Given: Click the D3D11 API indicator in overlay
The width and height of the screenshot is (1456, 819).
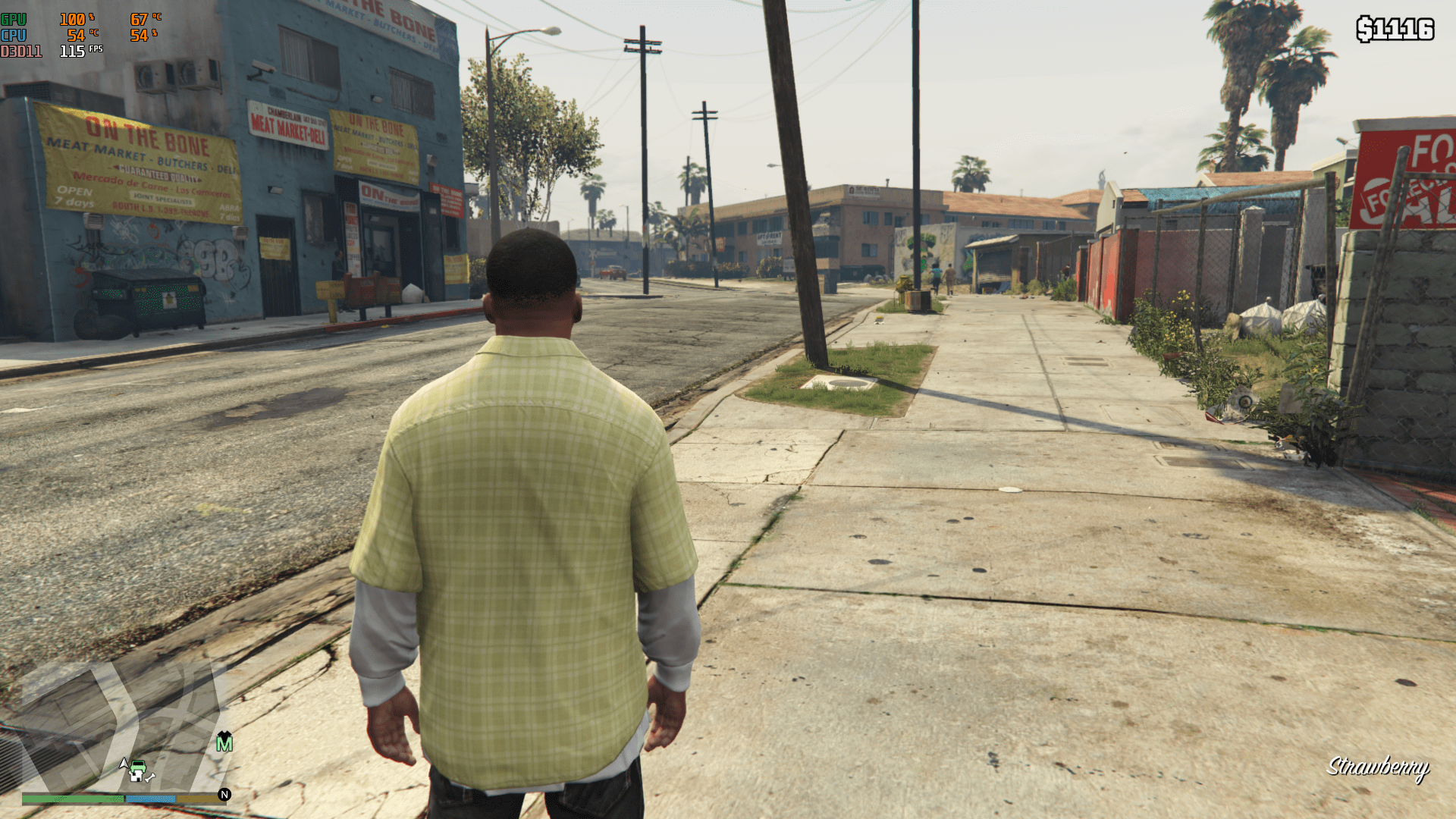Looking at the screenshot, I should [x=19, y=52].
